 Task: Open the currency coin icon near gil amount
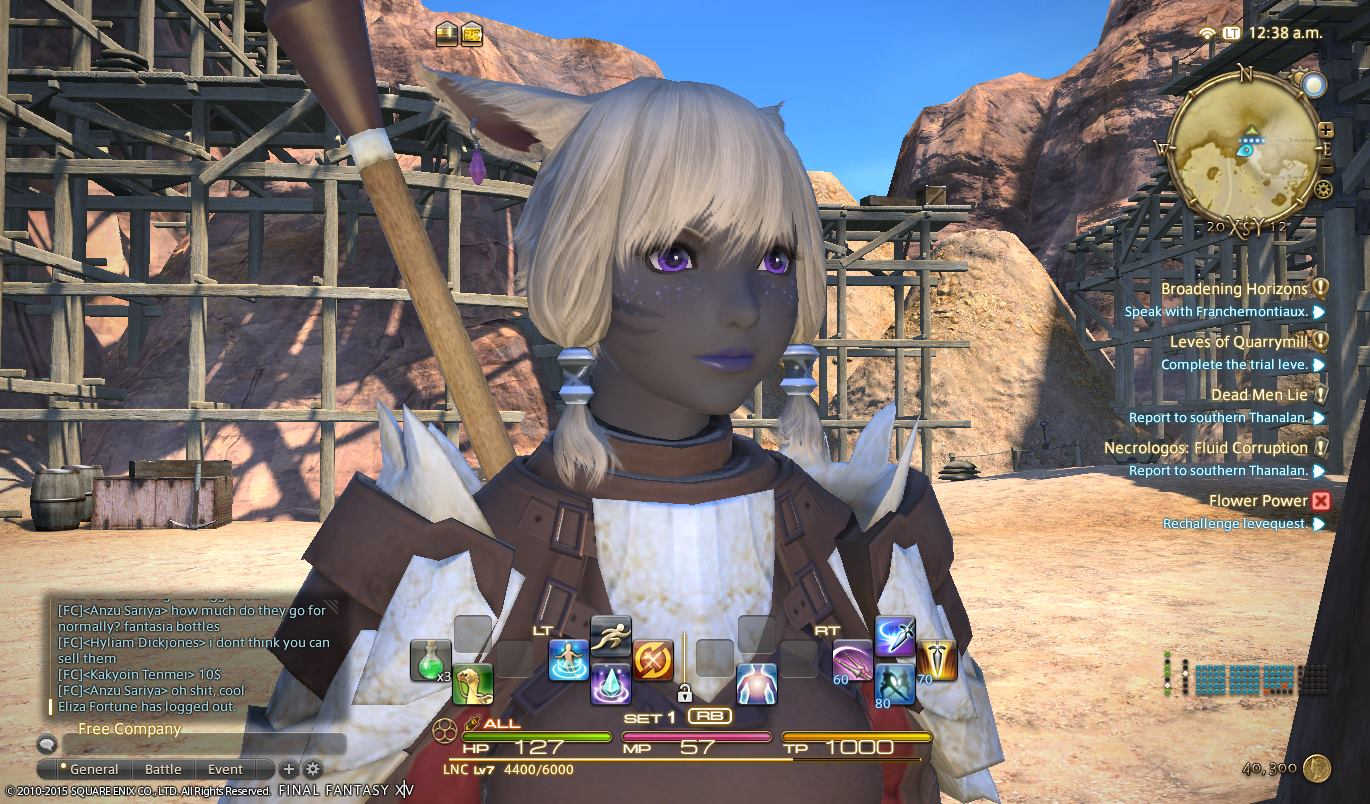pyautogui.click(x=1318, y=768)
